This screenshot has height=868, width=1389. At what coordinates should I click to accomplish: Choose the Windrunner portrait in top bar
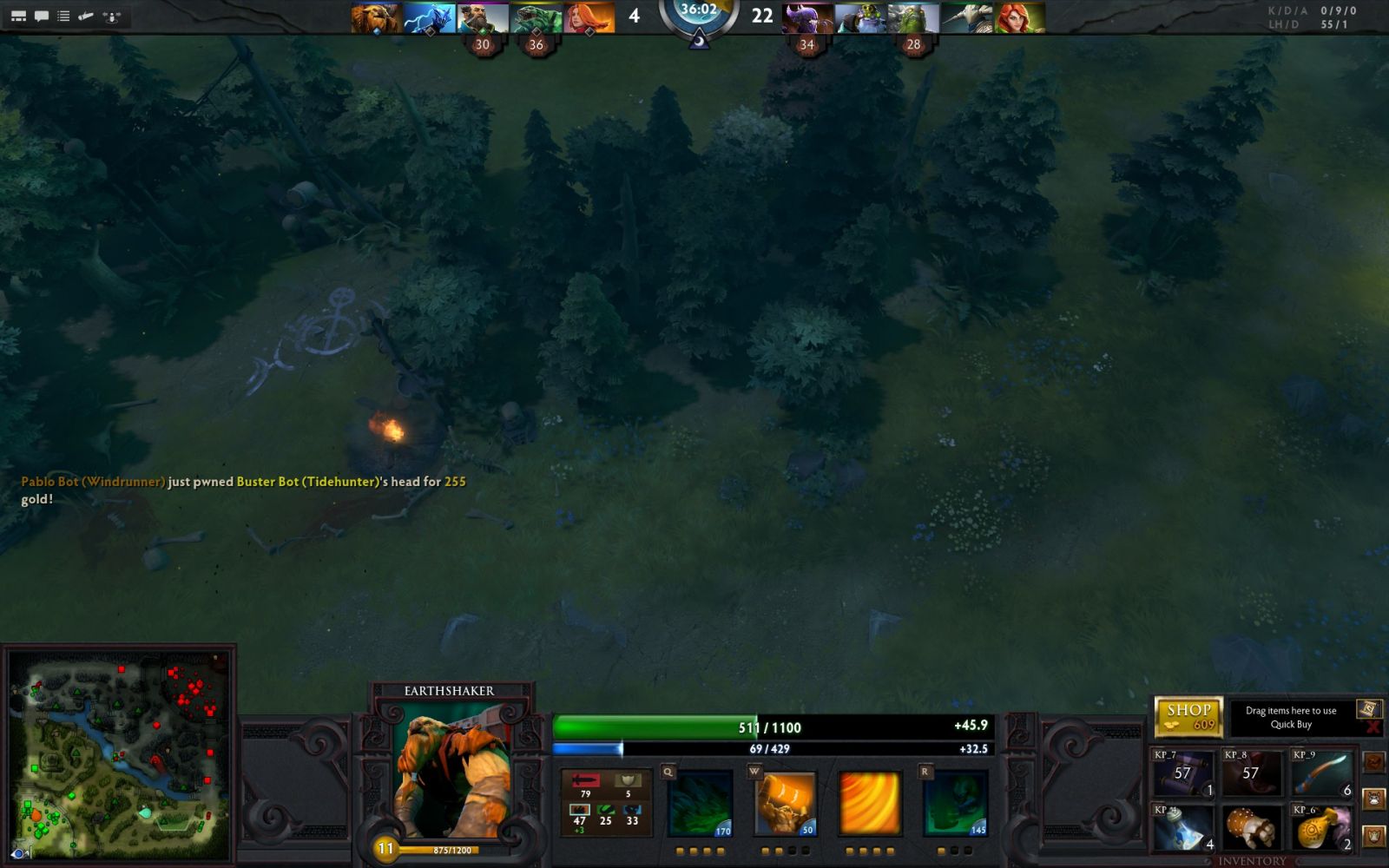[x=1020, y=17]
